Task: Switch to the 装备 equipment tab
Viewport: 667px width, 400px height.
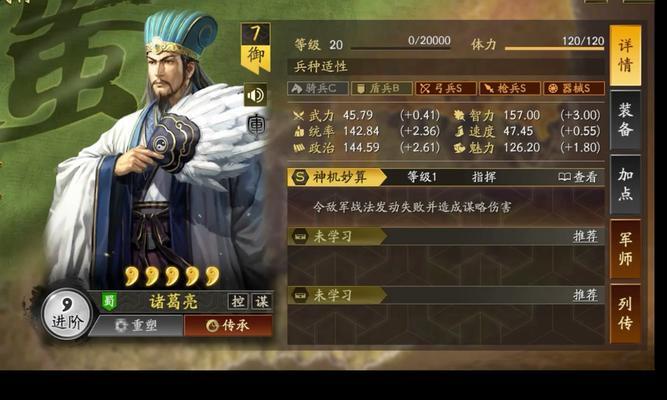Action: (x=625, y=121)
